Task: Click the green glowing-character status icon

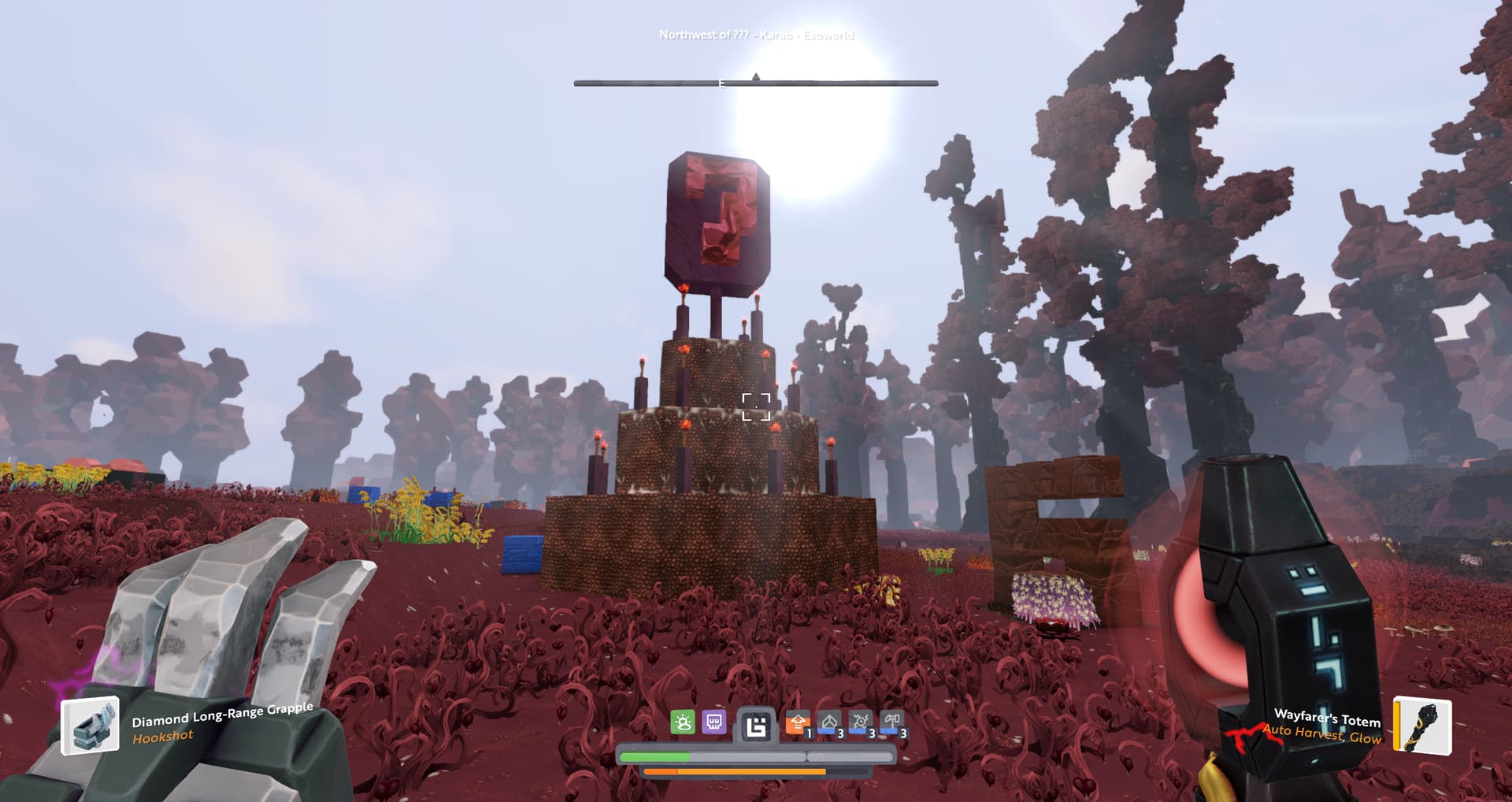Action: 683,722
